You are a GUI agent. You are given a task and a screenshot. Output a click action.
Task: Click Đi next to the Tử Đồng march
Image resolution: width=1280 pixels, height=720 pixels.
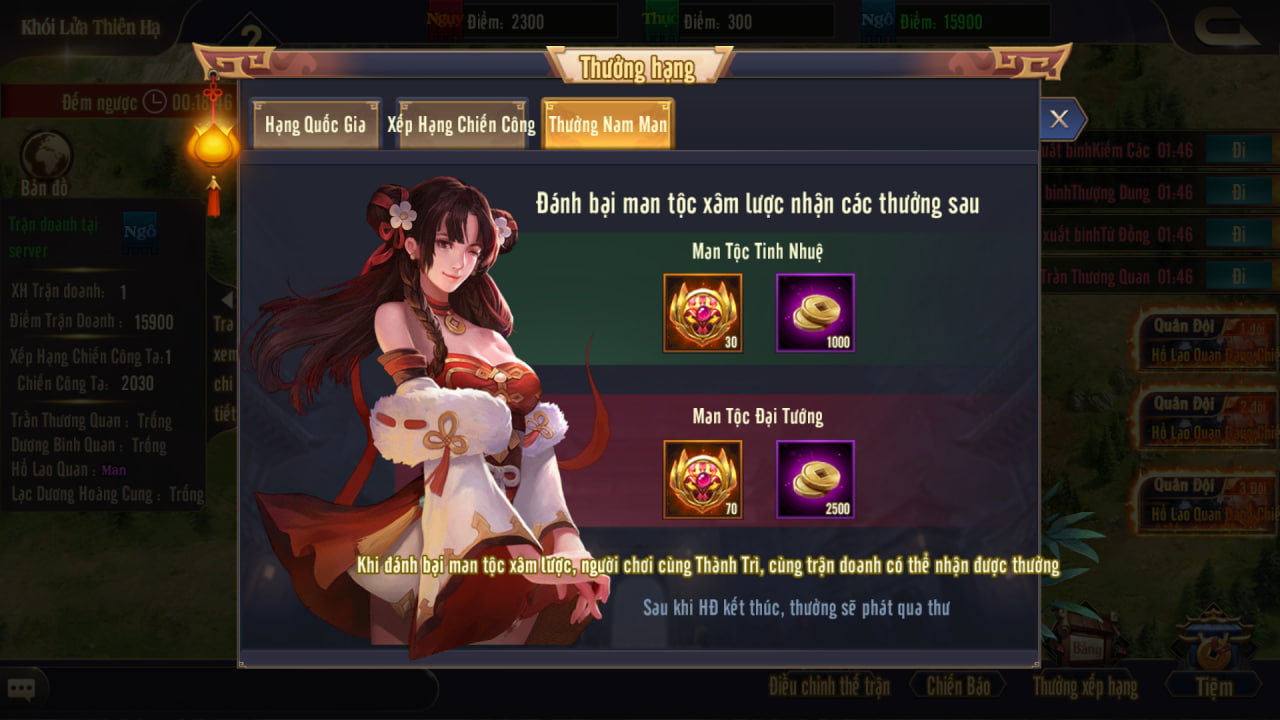1238,235
